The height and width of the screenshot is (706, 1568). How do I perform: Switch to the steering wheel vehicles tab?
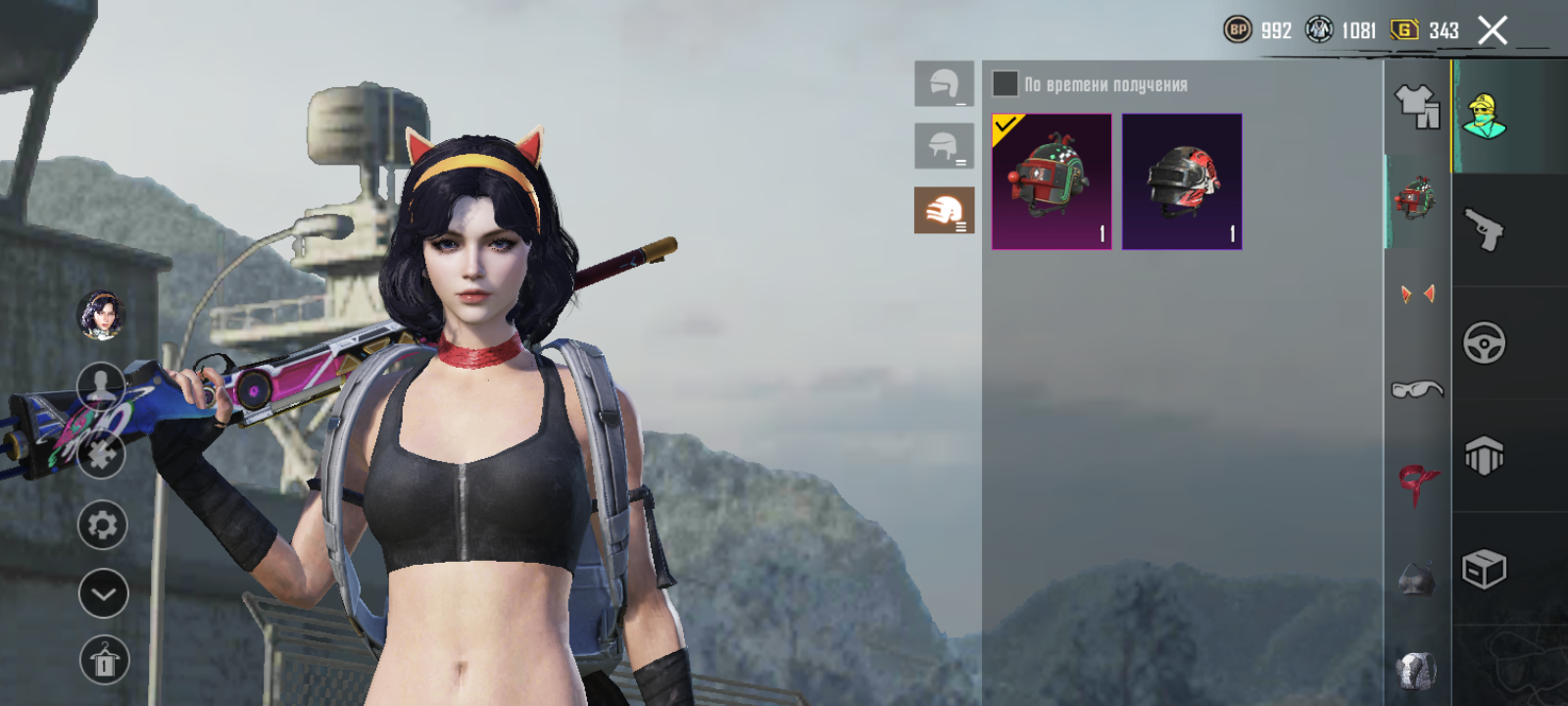[1484, 343]
